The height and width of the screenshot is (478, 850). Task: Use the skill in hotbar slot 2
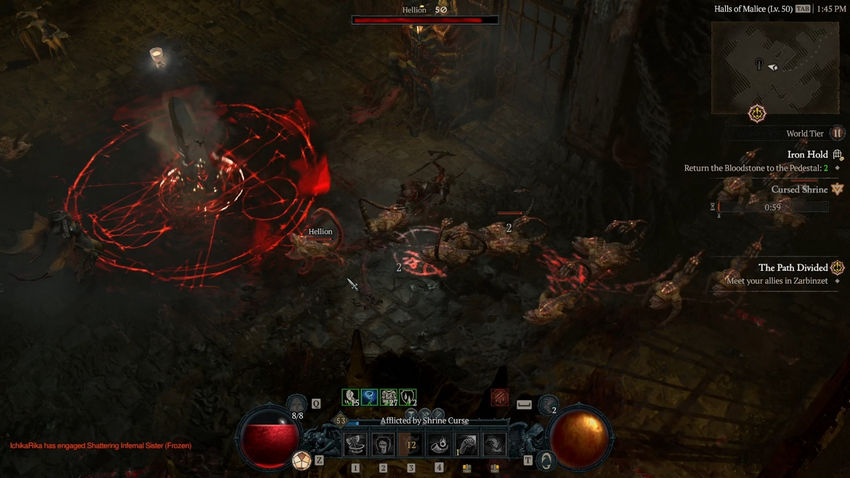coord(383,444)
